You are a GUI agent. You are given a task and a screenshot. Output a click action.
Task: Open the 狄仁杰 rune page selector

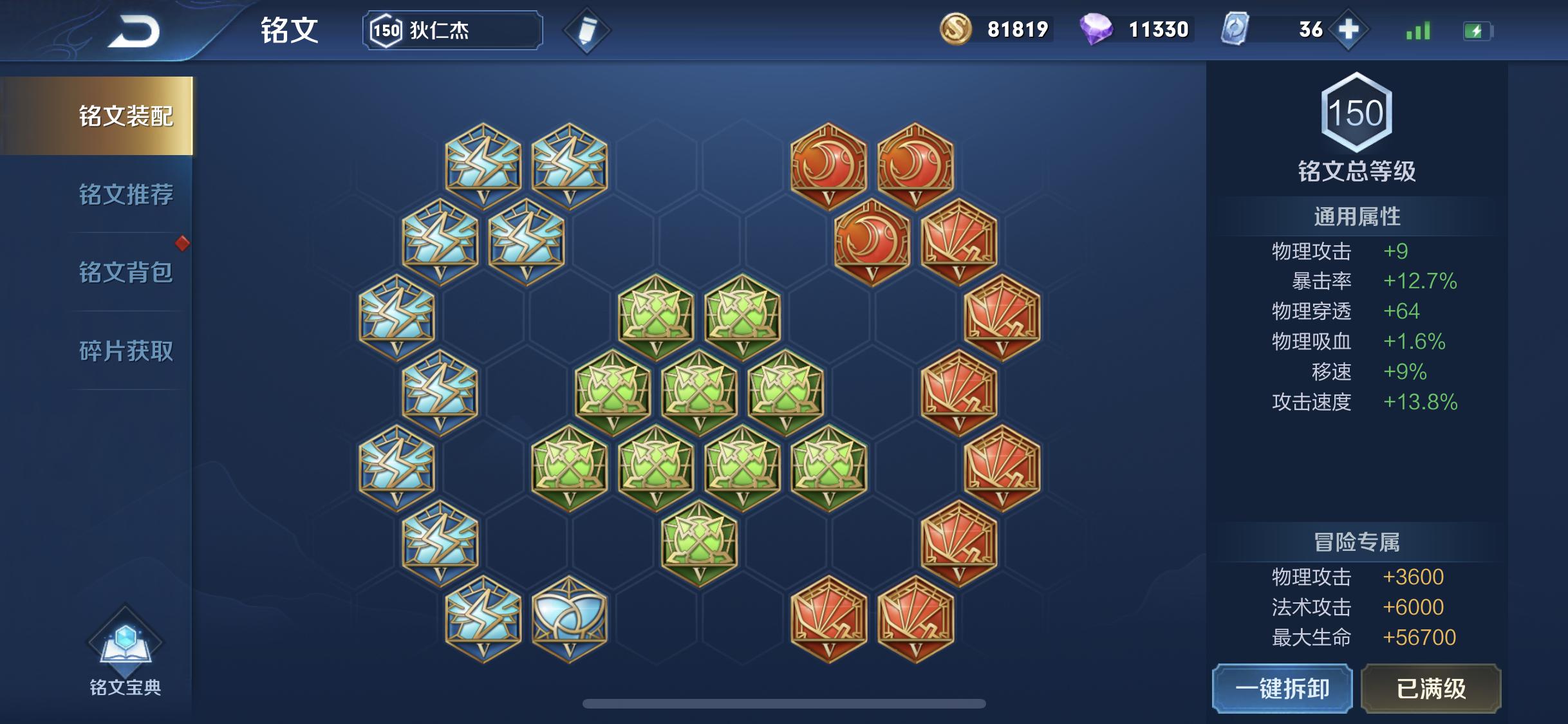click(453, 30)
